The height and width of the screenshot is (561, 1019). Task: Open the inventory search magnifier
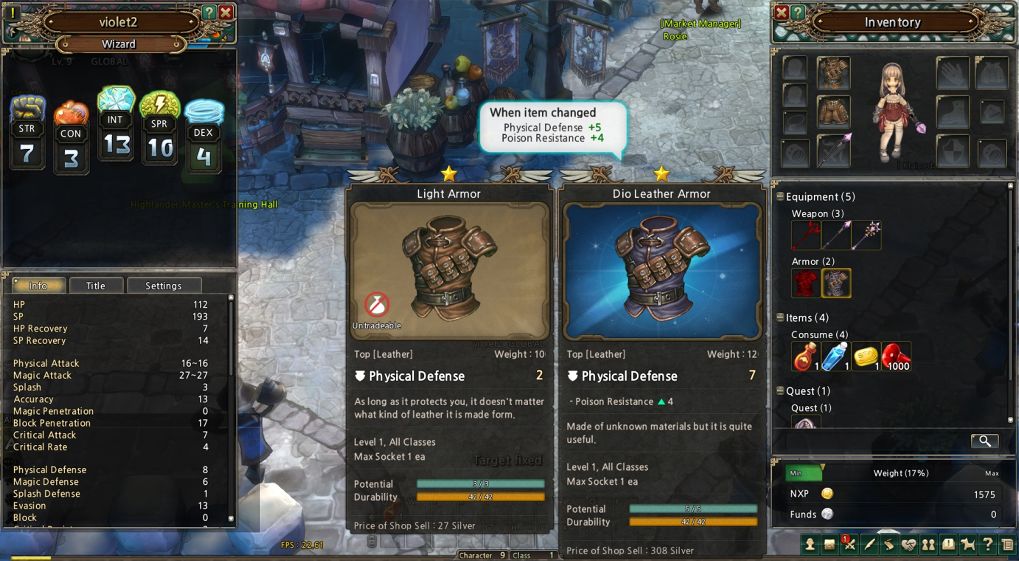point(984,440)
